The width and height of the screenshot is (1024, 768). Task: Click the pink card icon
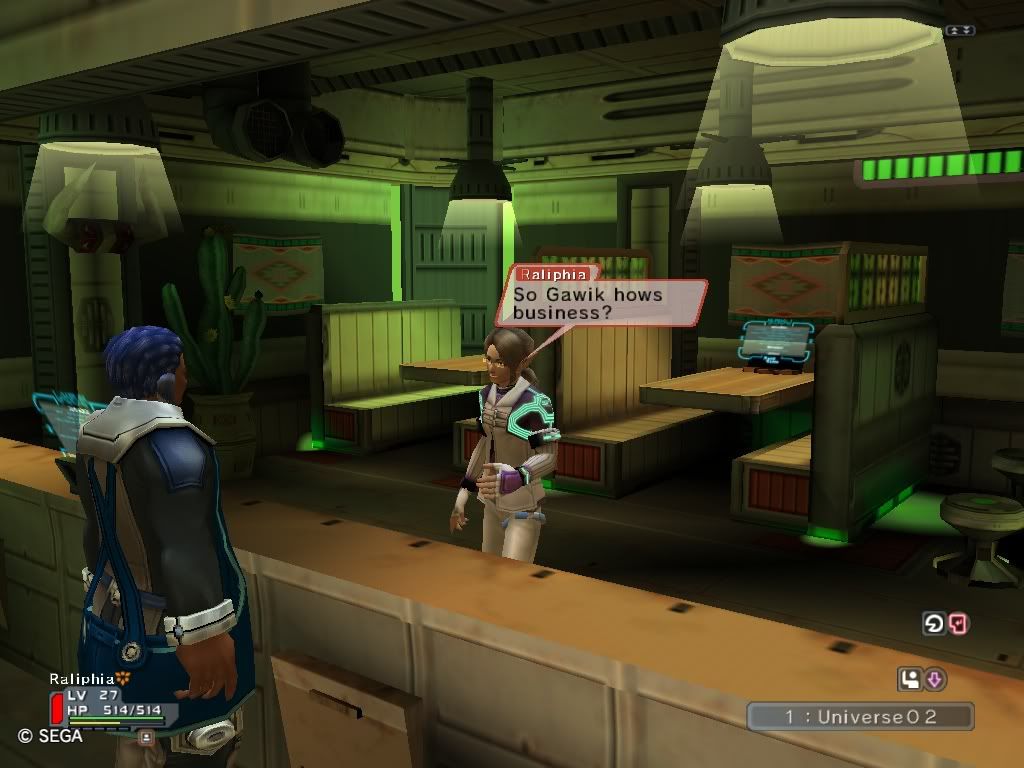click(958, 624)
